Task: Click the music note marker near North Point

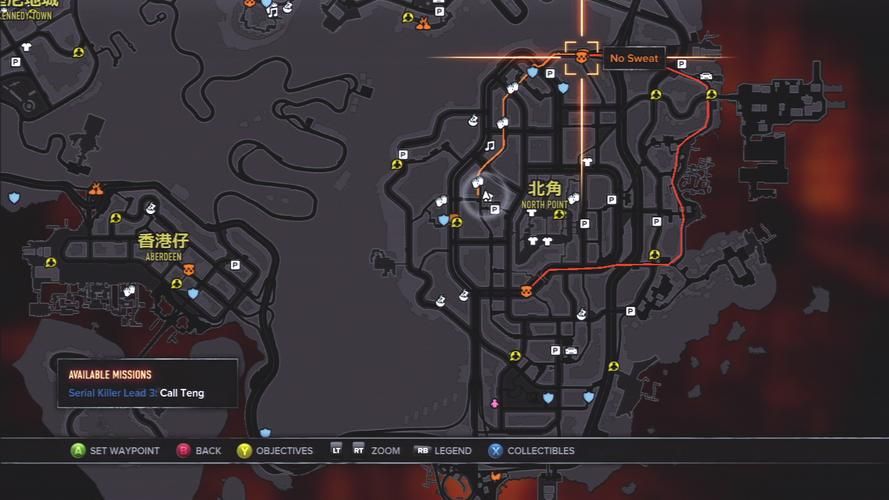Action: (490, 145)
